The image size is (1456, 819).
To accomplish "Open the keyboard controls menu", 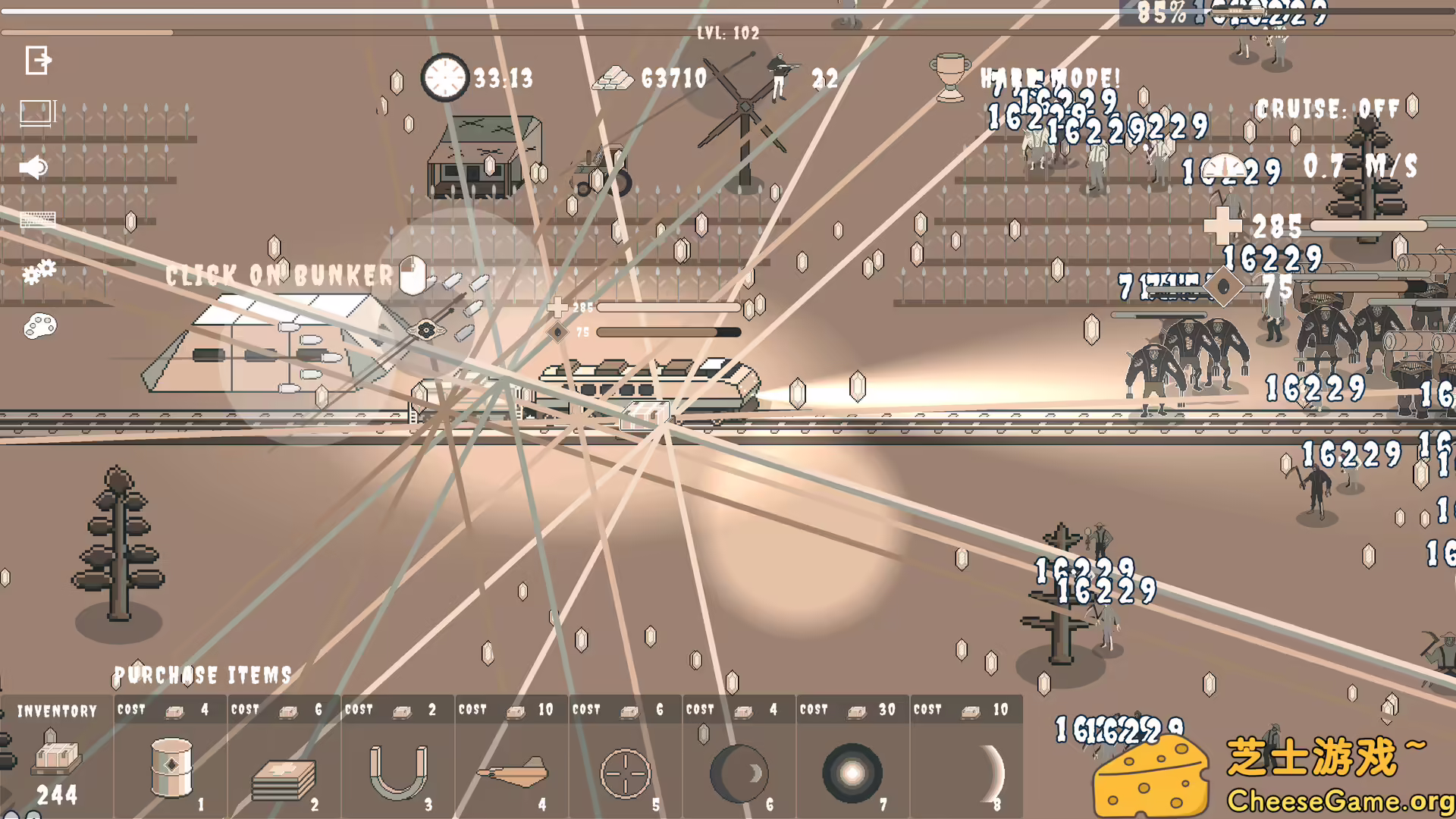I will 37,220.
